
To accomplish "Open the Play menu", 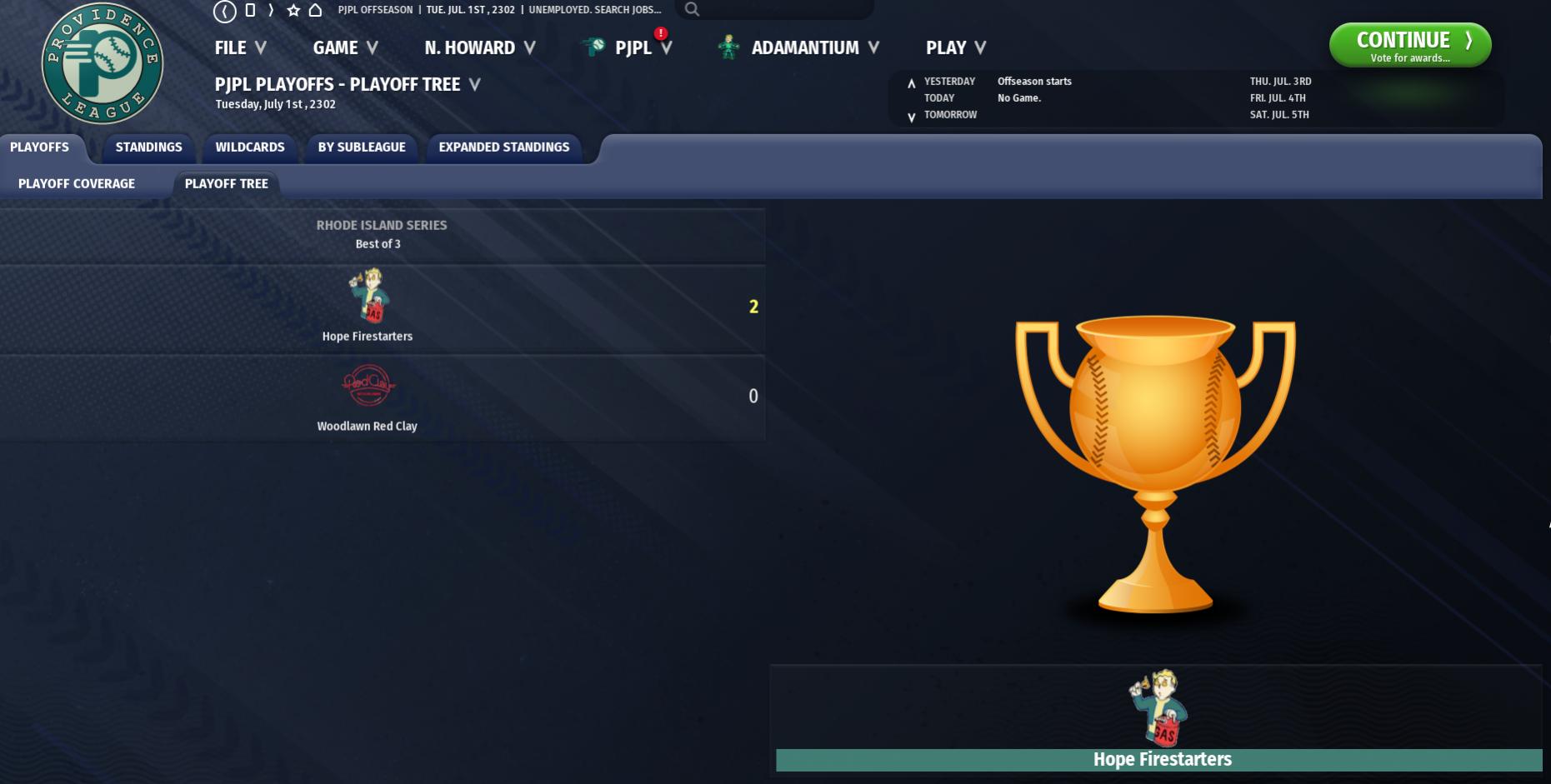I will click(955, 48).
